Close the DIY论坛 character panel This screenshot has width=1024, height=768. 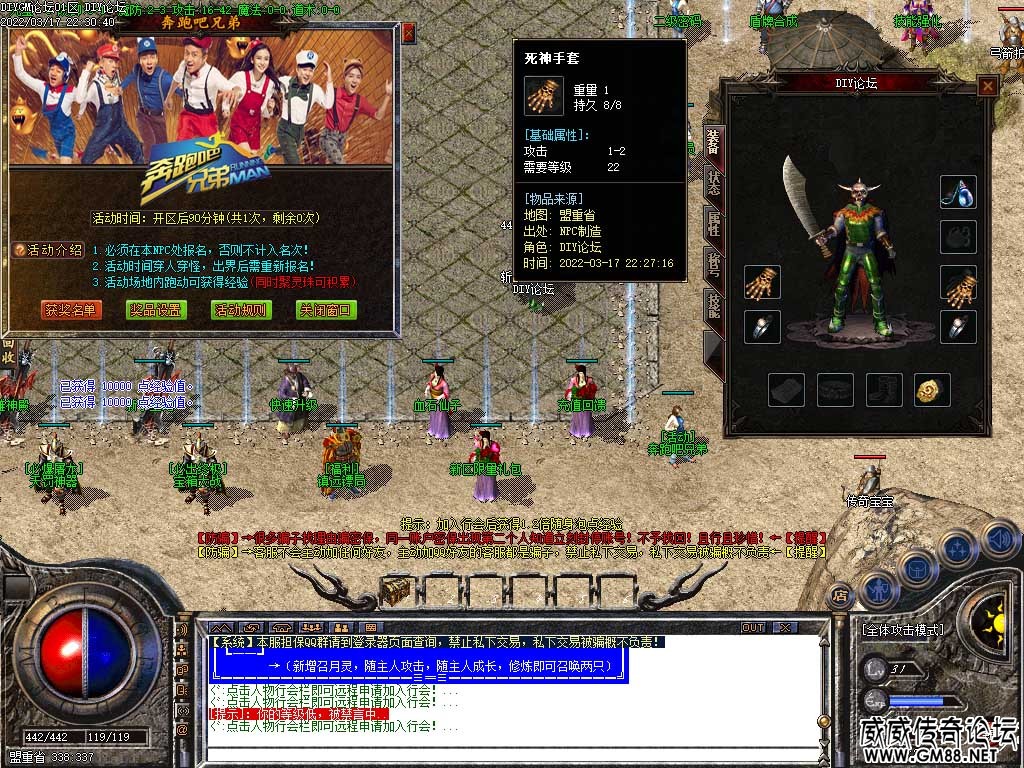(987, 86)
